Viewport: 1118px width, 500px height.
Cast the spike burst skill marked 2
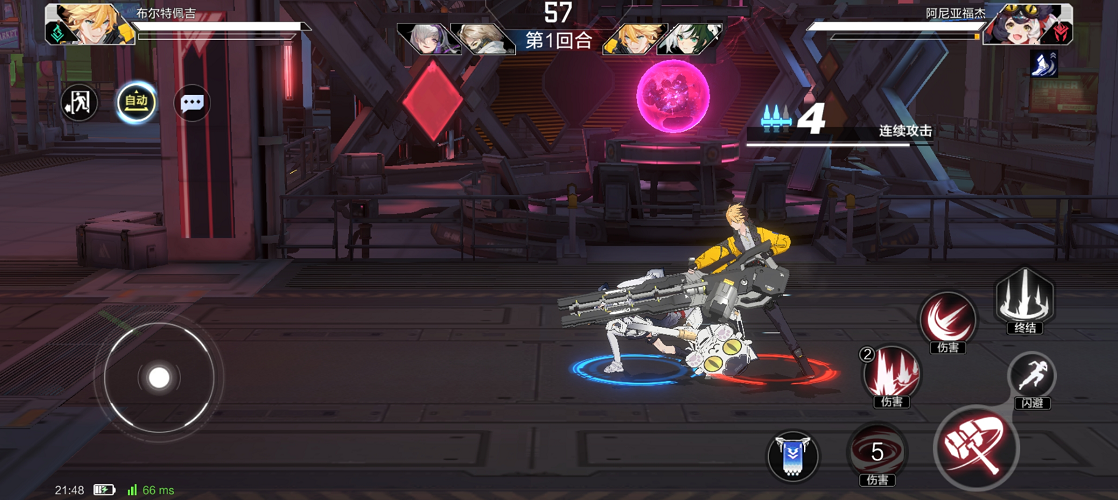point(891,372)
